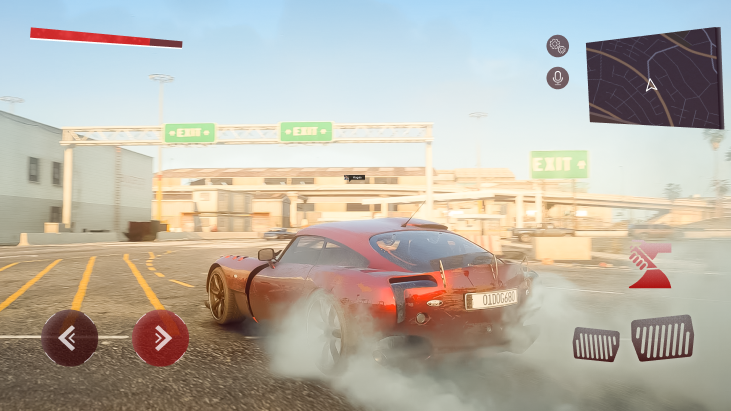
Task: Steer right with the right arrow button
Action: pyautogui.click(x=160, y=338)
